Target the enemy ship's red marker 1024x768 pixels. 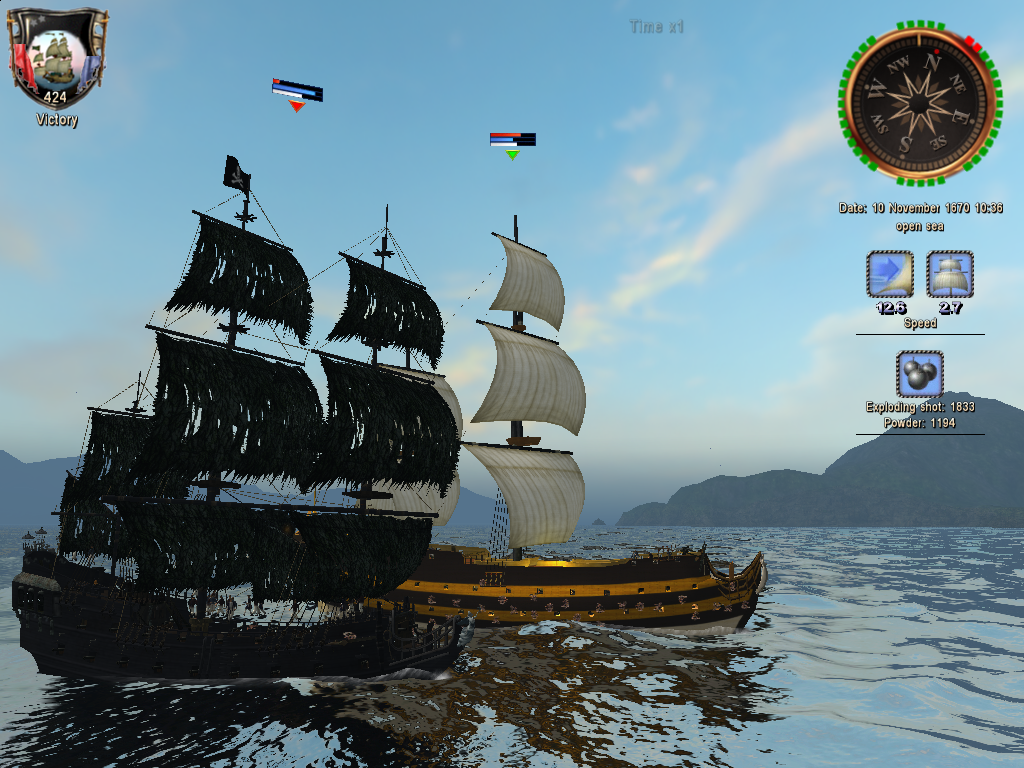click(x=296, y=105)
